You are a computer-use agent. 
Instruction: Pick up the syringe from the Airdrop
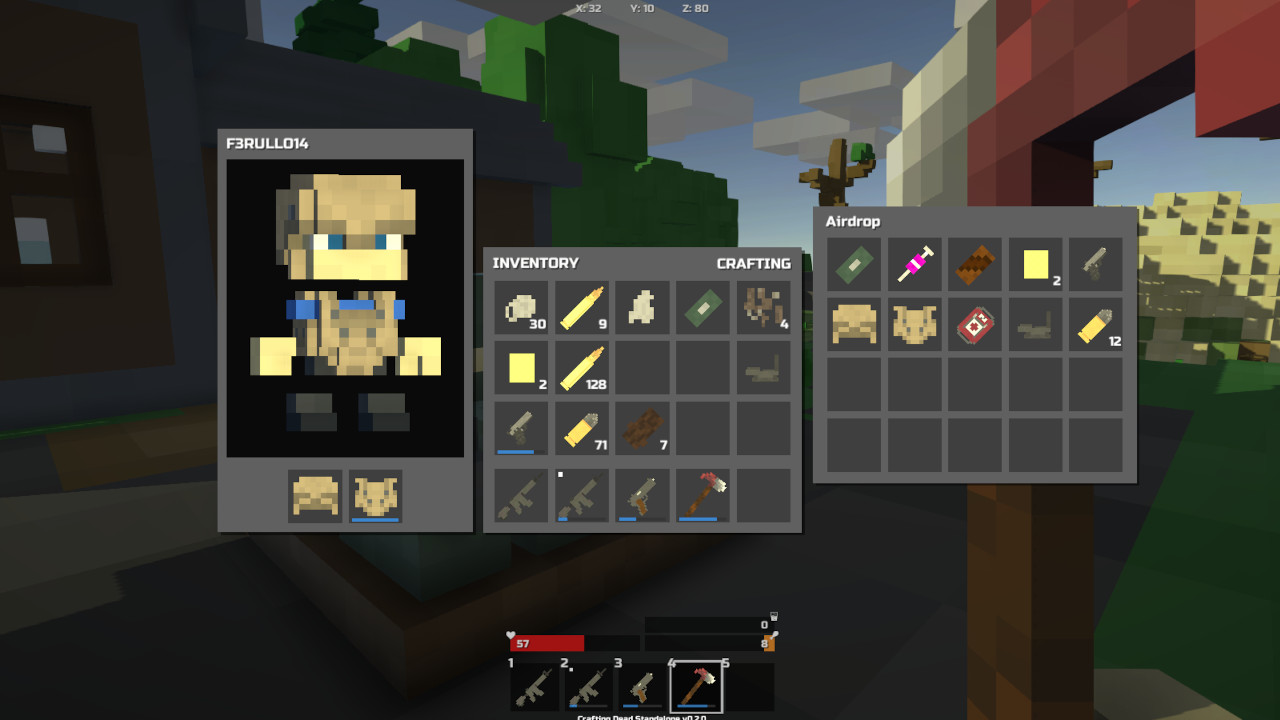[x=914, y=264]
